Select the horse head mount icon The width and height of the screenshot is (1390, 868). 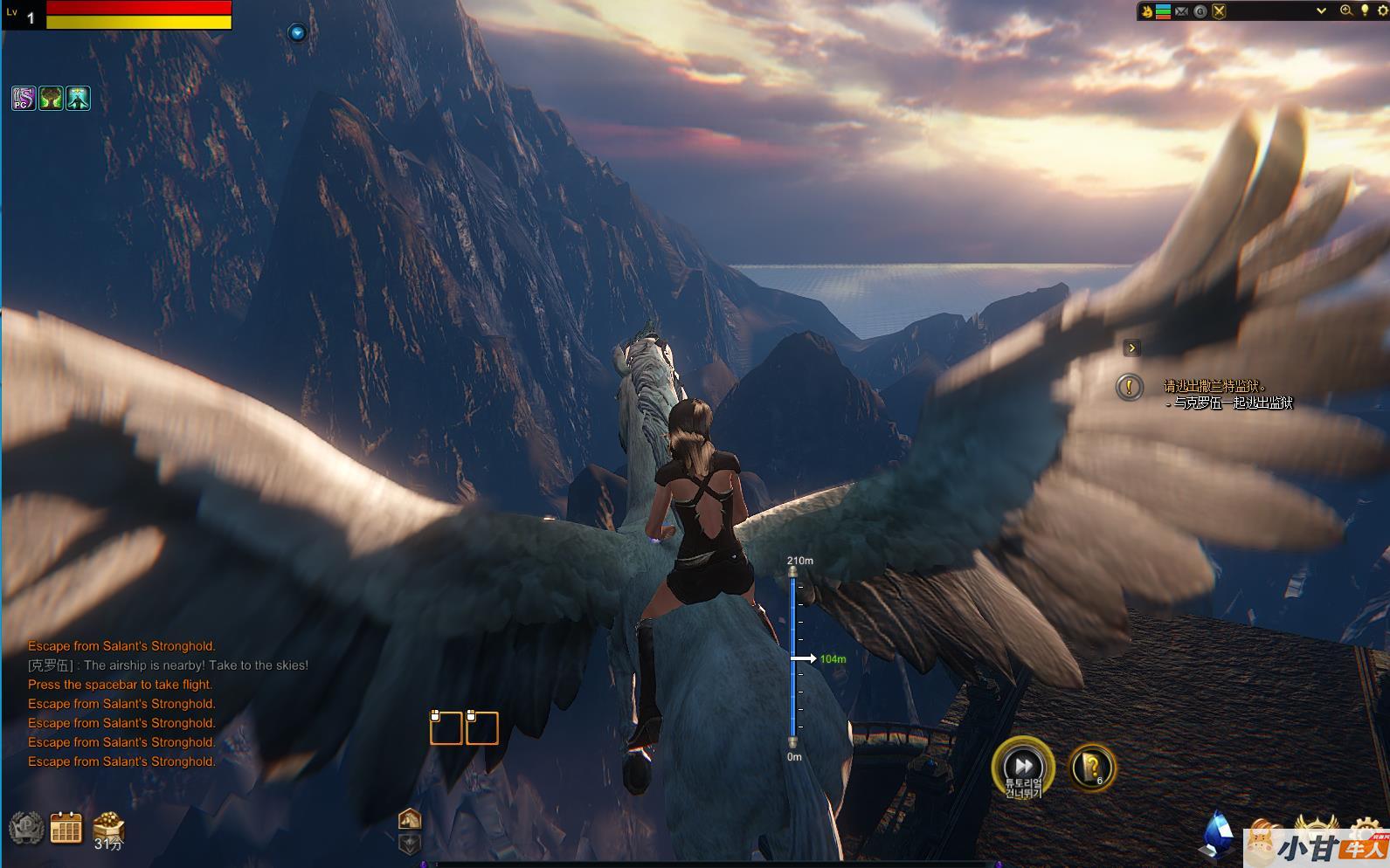410,819
